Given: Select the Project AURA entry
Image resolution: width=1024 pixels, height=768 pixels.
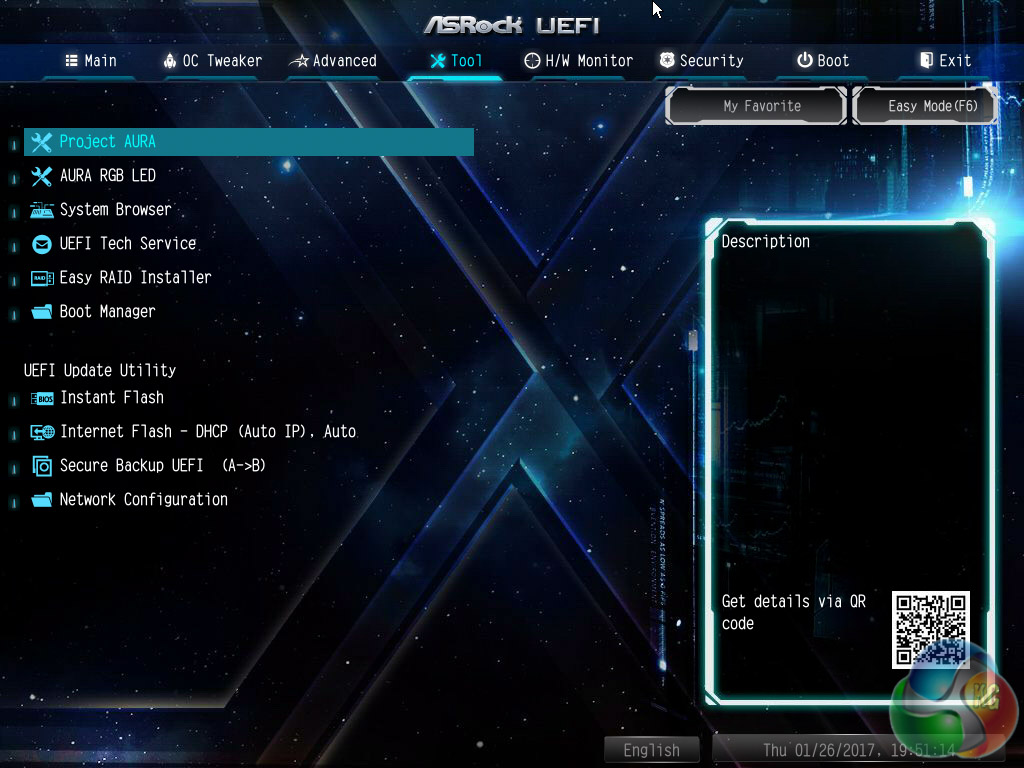Looking at the screenshot, I should tap(107, 142).
